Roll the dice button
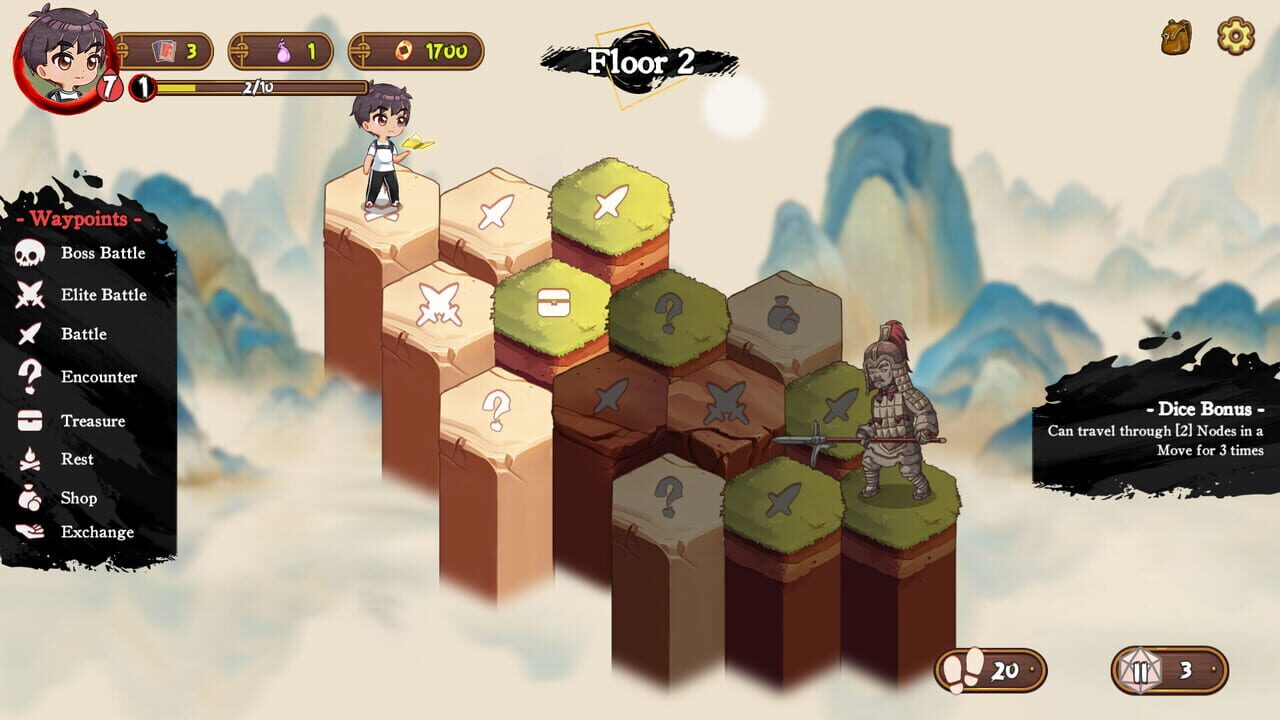The image size is (1280, 720). pos(1168,670)
